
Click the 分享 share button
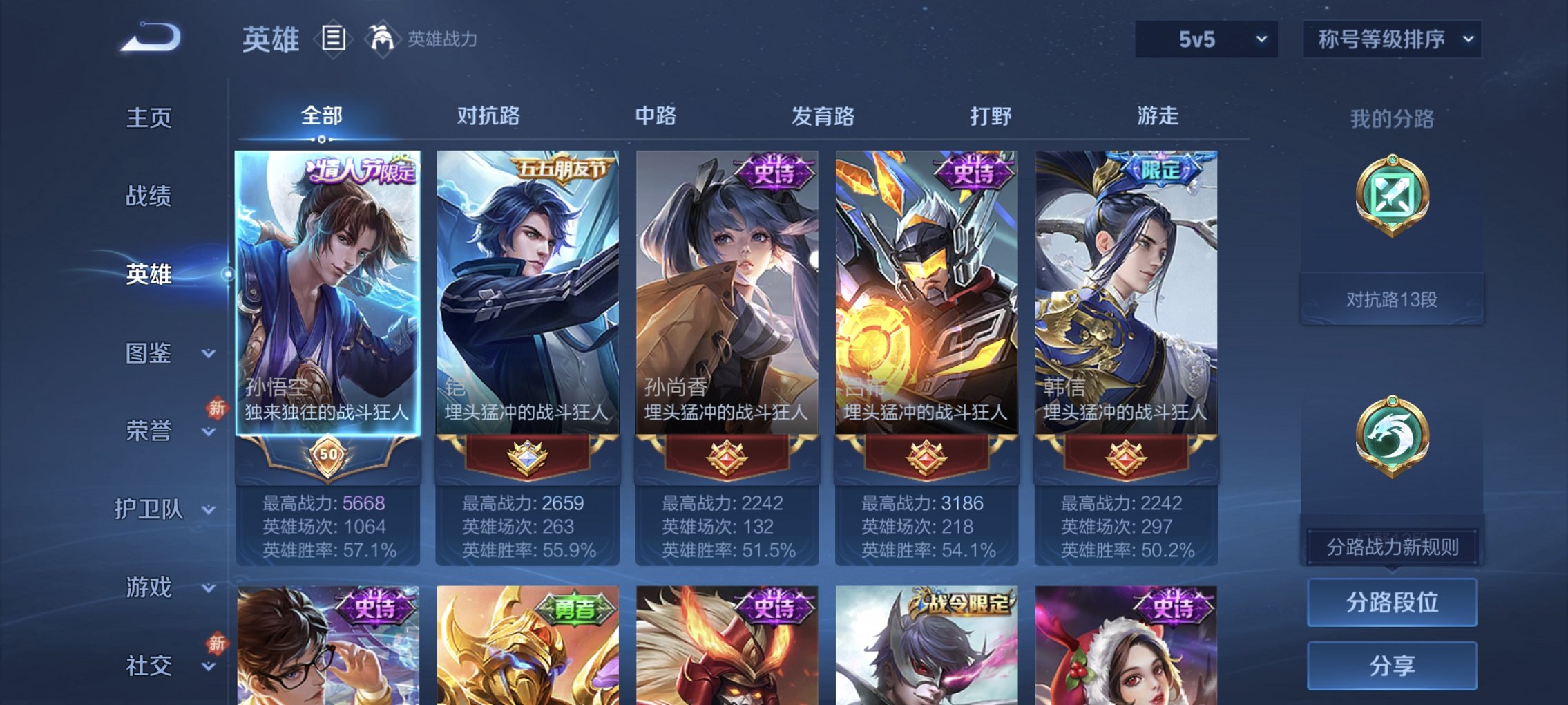[1393, 664]
